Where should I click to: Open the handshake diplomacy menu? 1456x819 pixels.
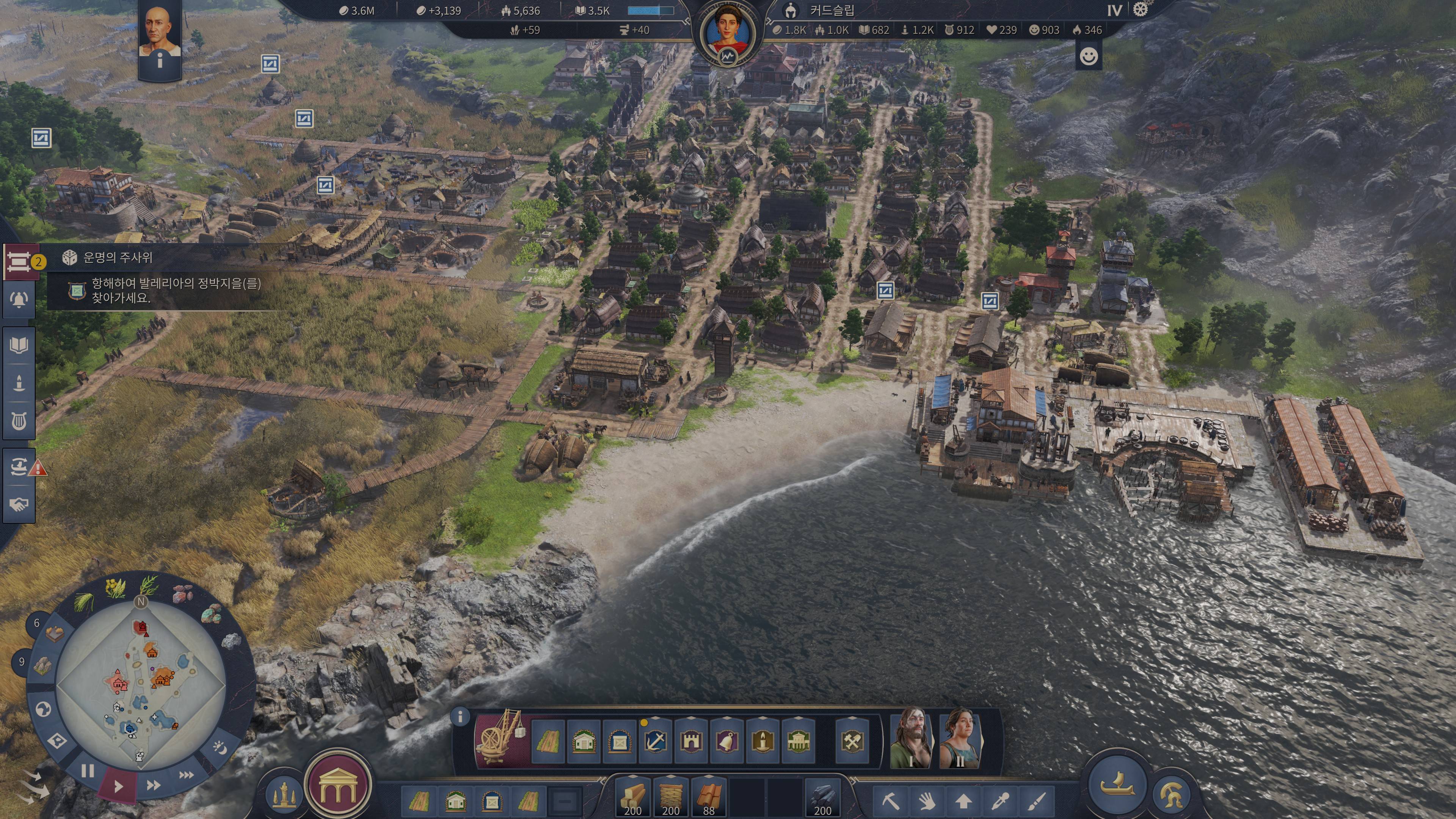(19, 504)
